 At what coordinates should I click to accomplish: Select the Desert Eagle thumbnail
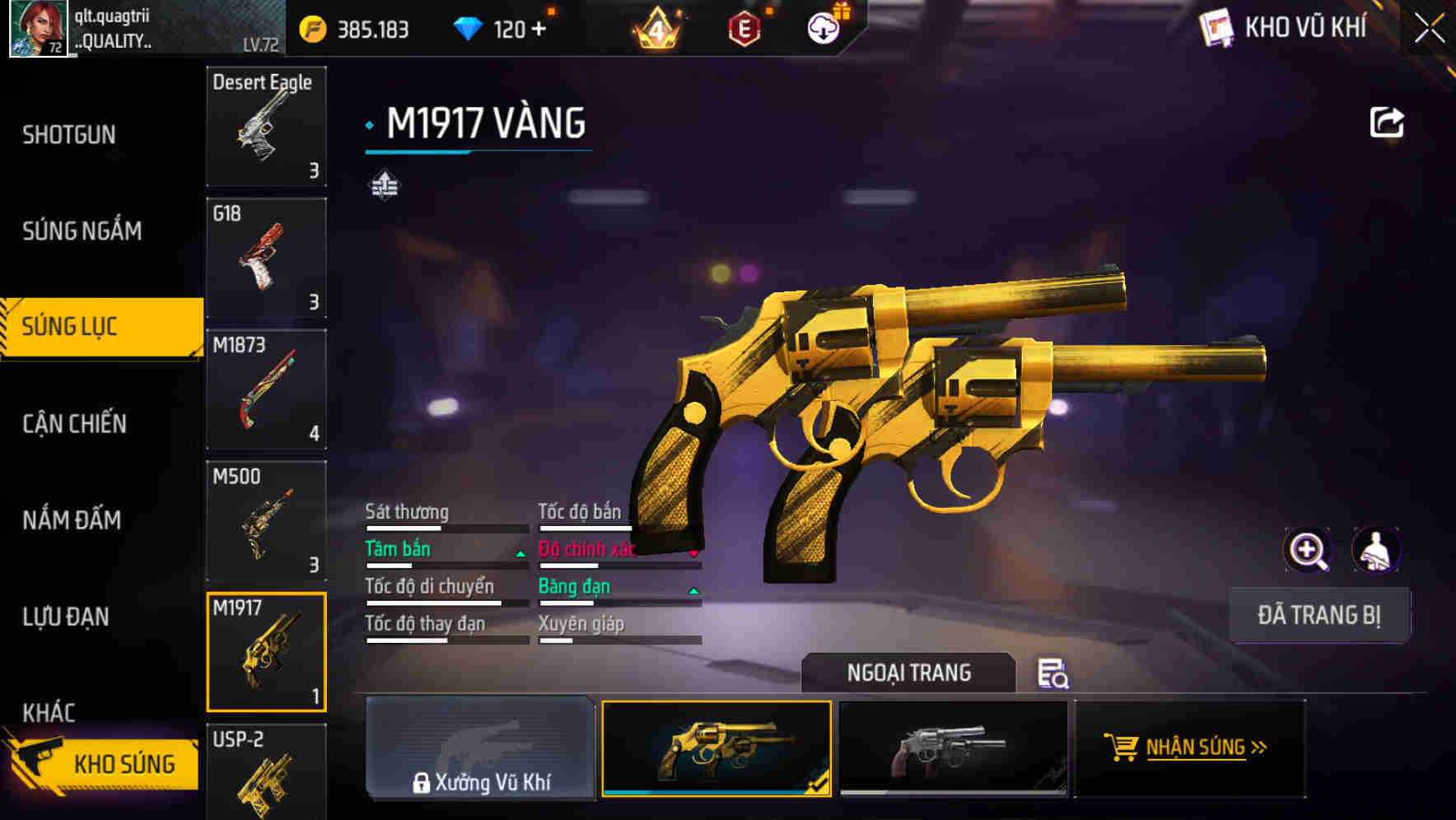point(266,128)
